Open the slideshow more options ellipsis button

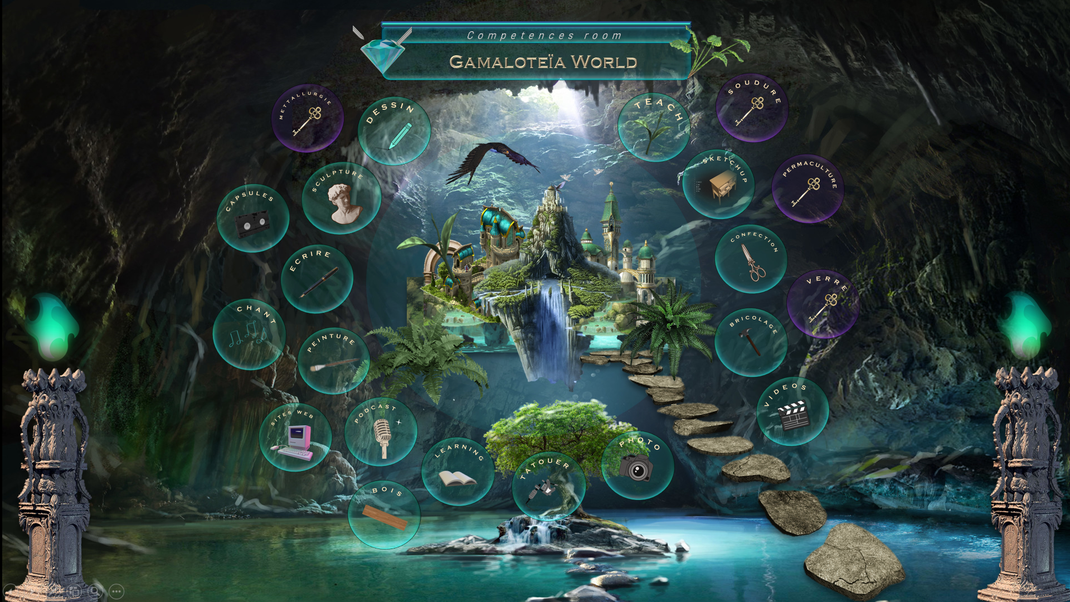pos(116,592)
